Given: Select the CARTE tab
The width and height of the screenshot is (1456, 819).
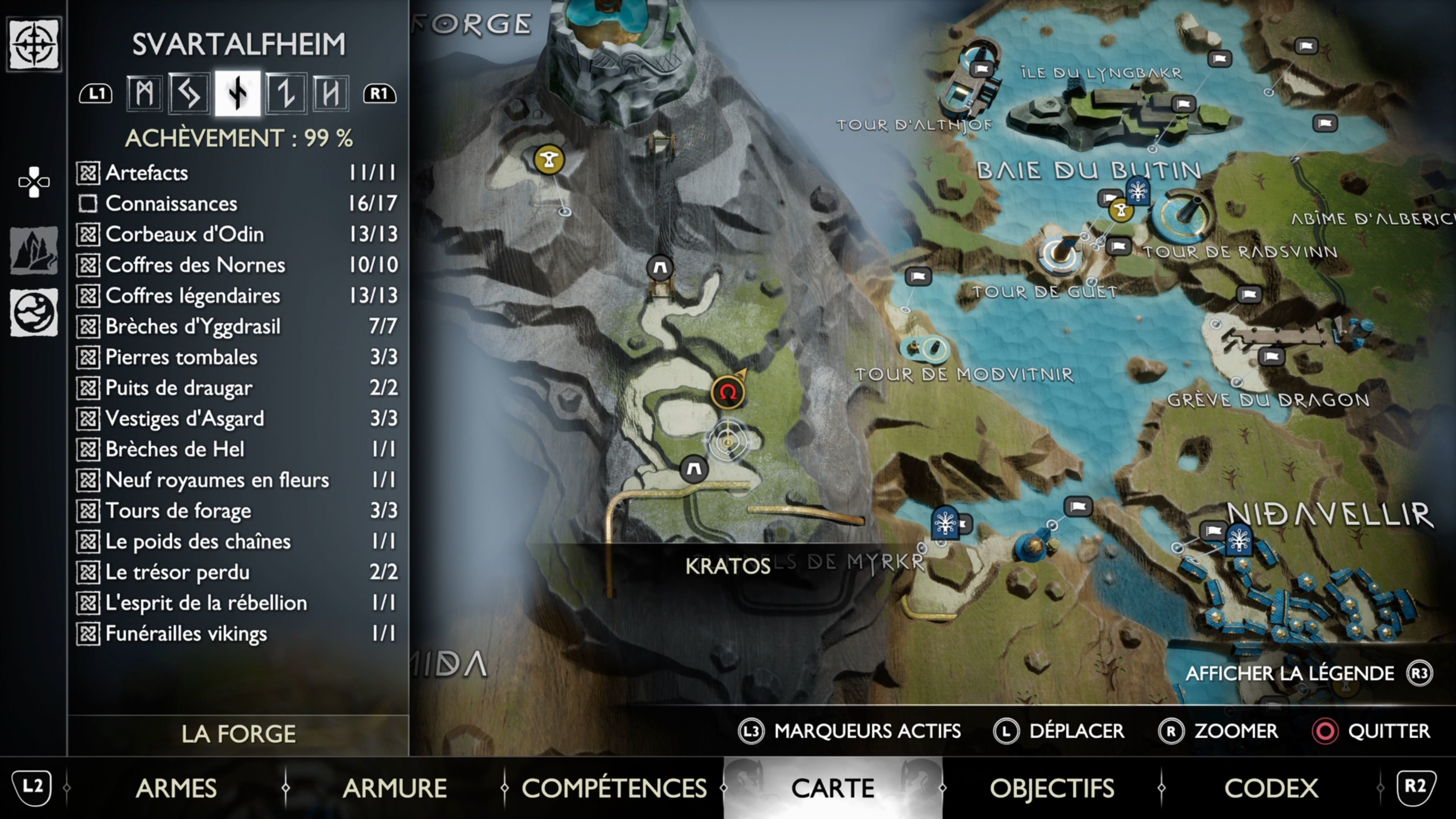Looking at the screenshot, I should [x=833, y=788].
